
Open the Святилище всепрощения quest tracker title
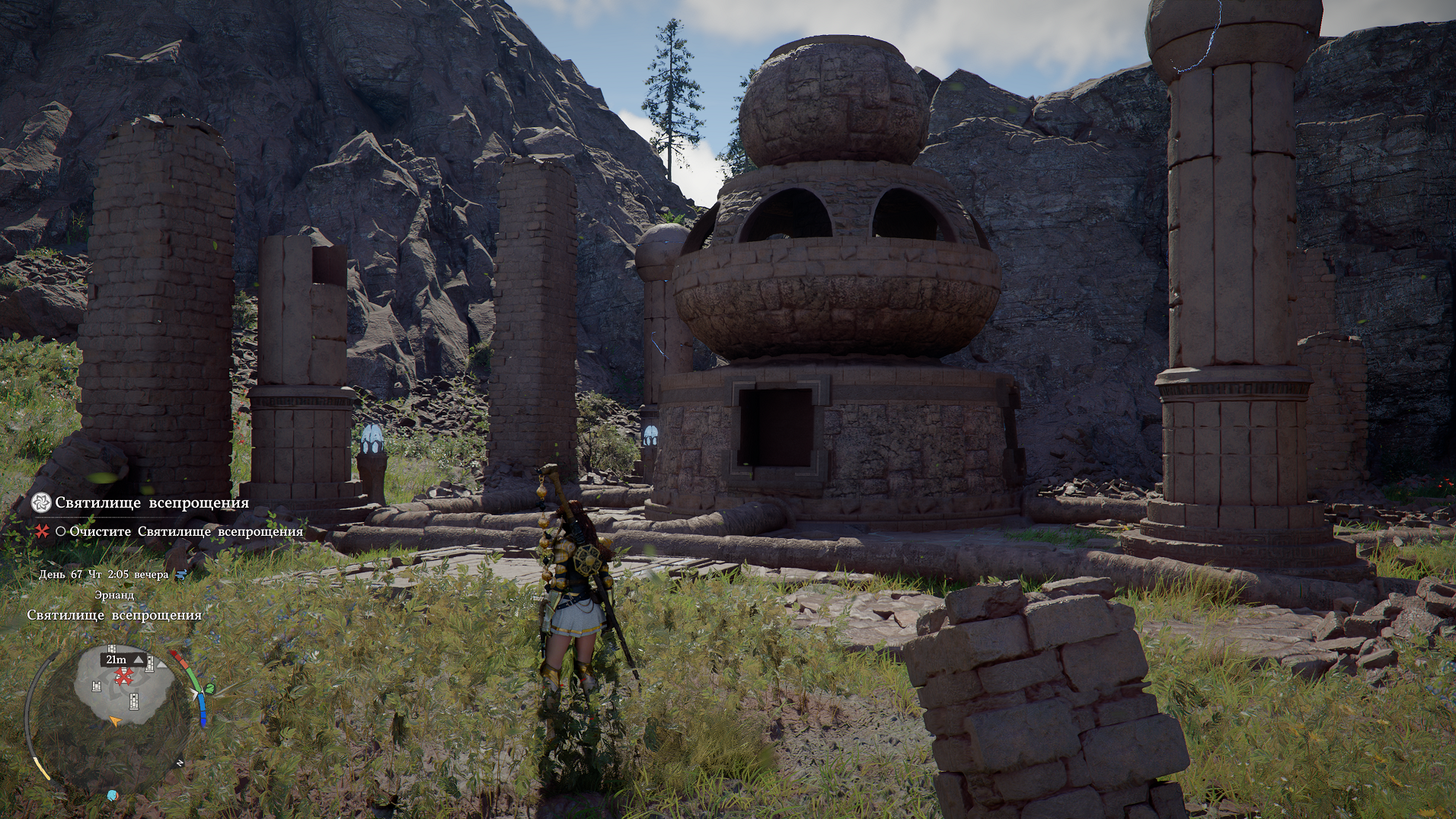[152, 503]
